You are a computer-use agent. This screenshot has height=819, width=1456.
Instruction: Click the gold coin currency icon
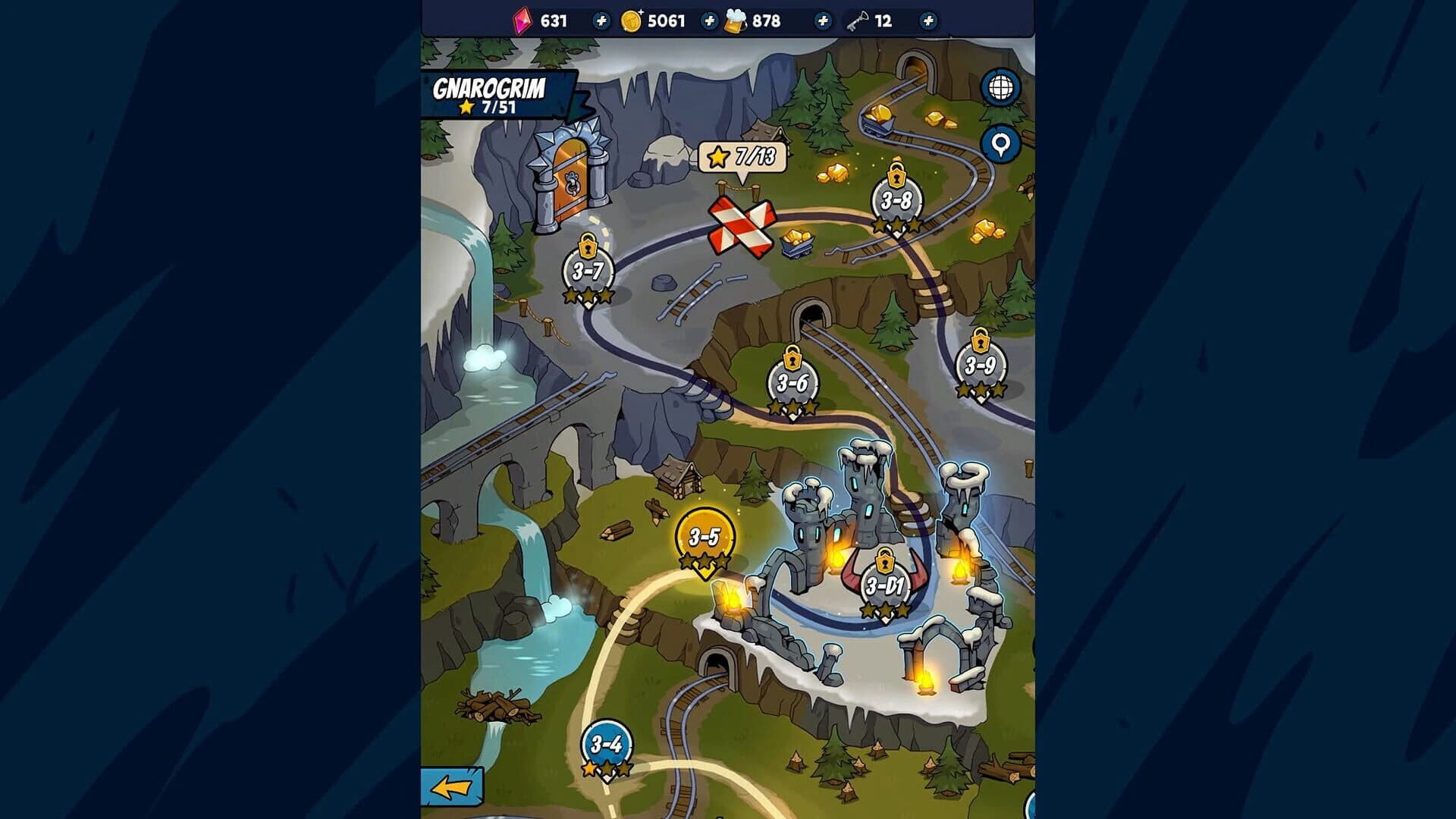click(633, 20)
